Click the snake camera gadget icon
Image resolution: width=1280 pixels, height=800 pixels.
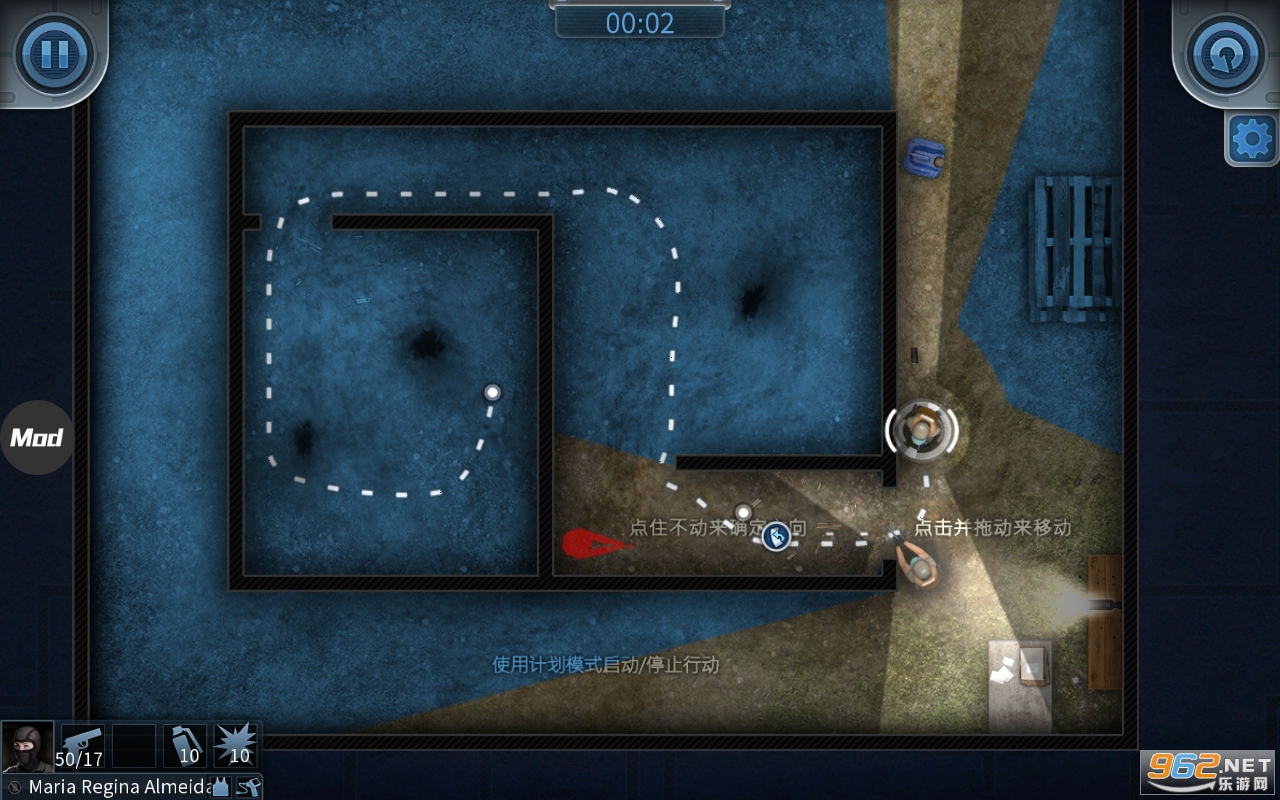point(249,787)
